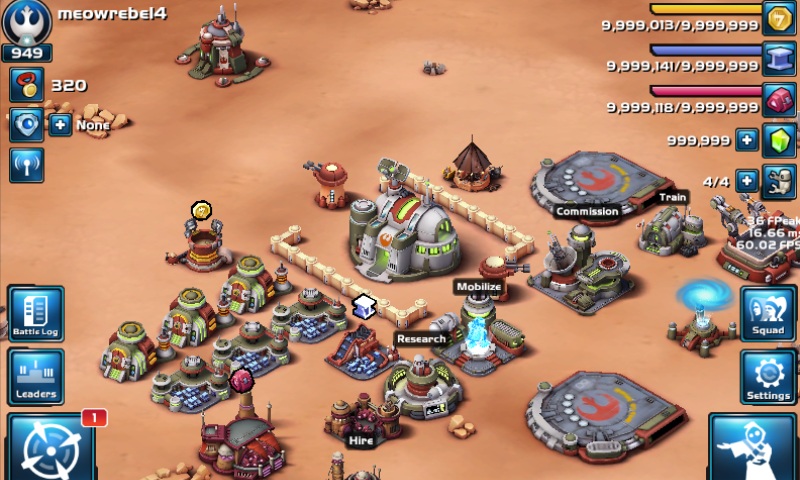The height and width of the screenshot is (480, 800).
Task: Open the Settings gear menu
Action: click(768, 376)
